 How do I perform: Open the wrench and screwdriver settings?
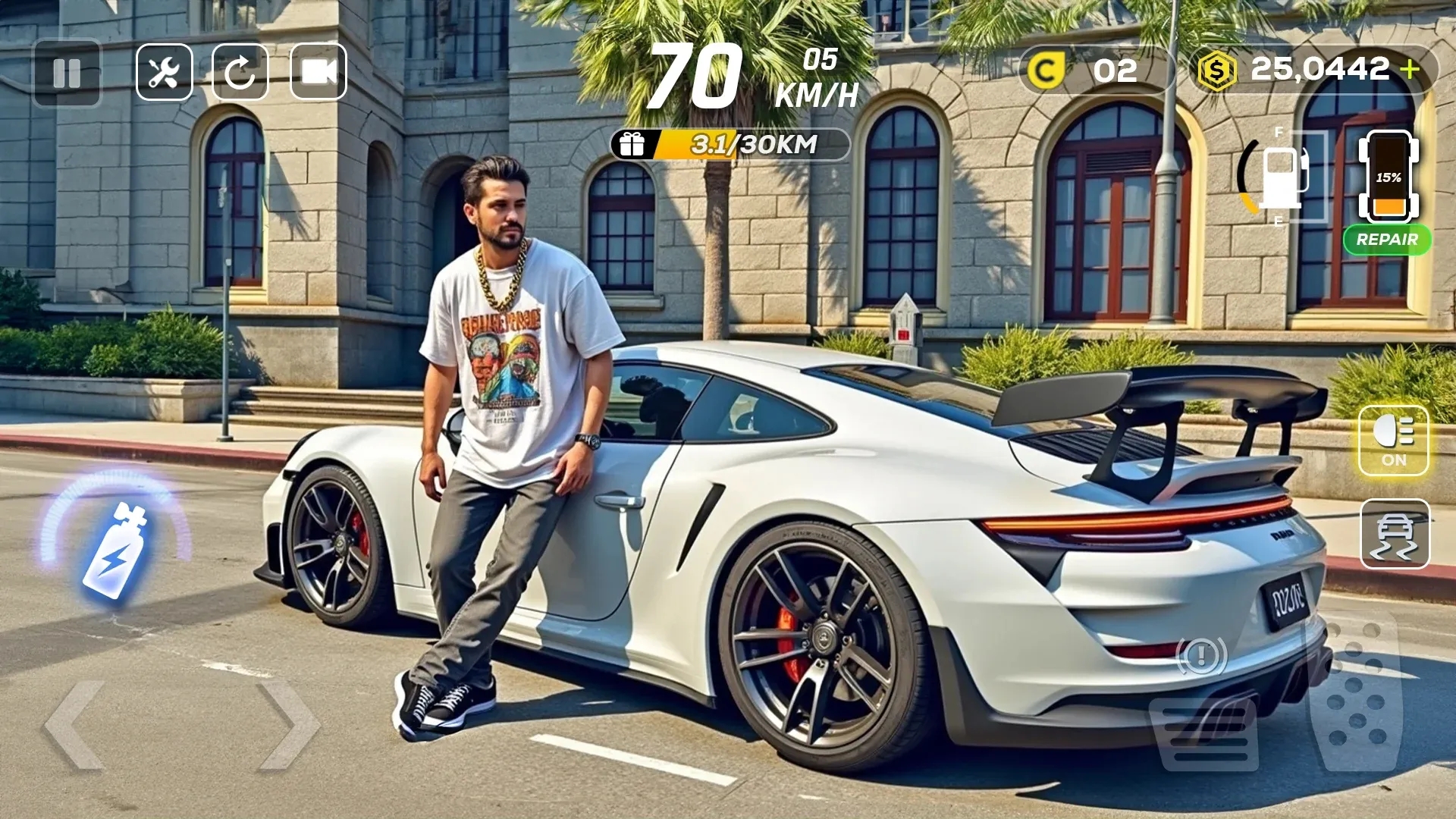(164, 73)
